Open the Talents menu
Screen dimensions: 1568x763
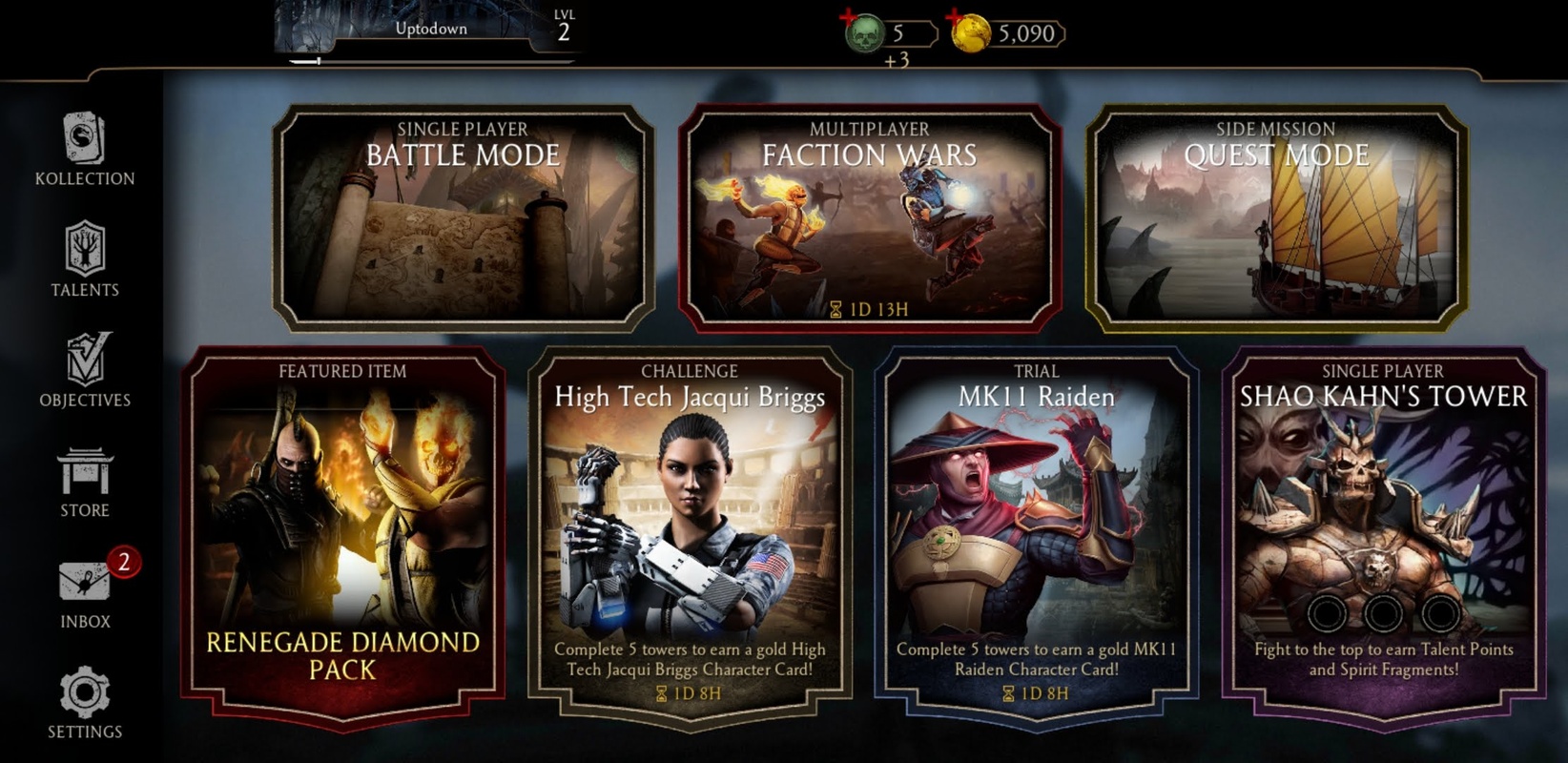point(85,259)
